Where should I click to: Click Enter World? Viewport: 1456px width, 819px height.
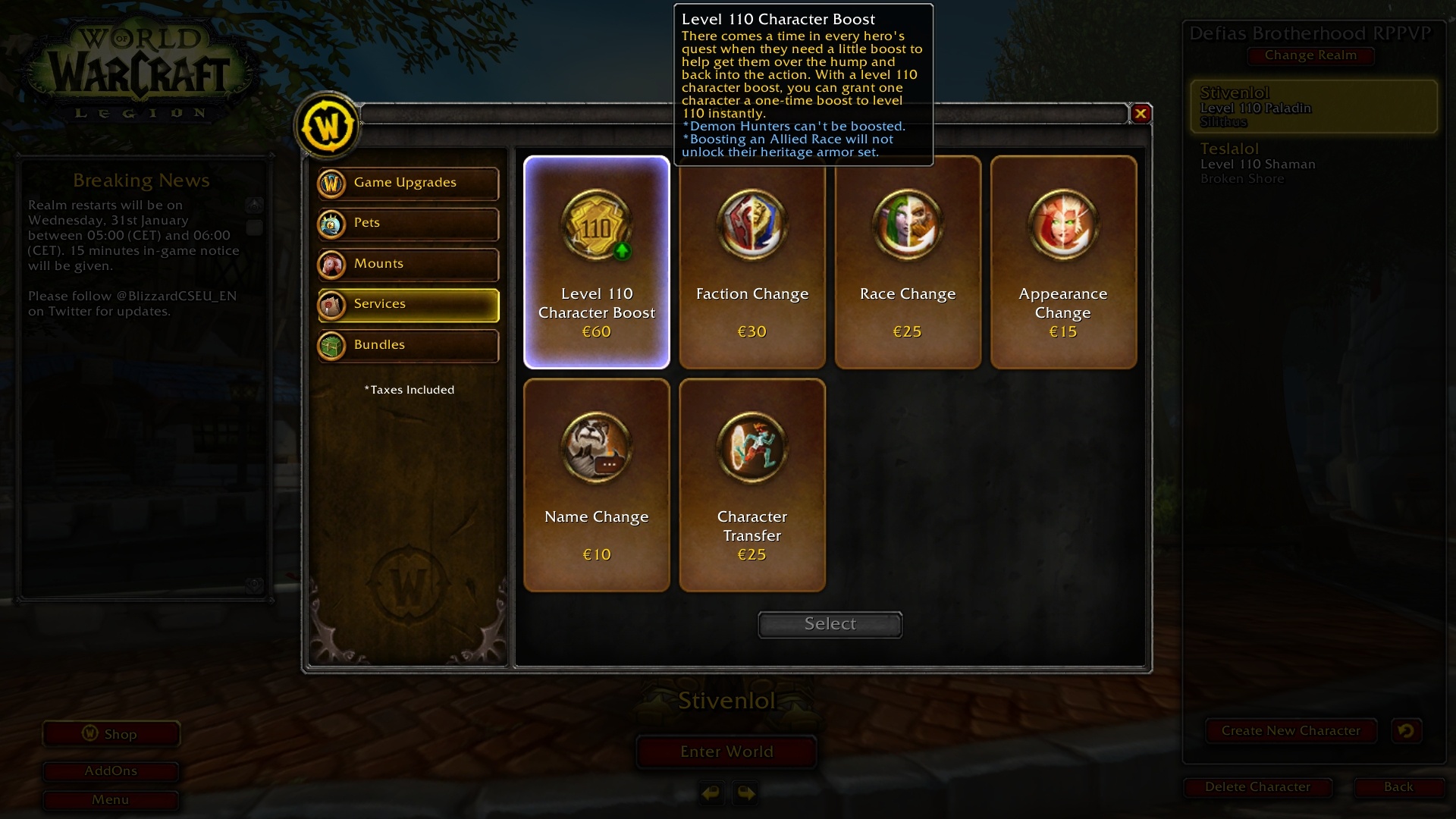coord(726,752)
